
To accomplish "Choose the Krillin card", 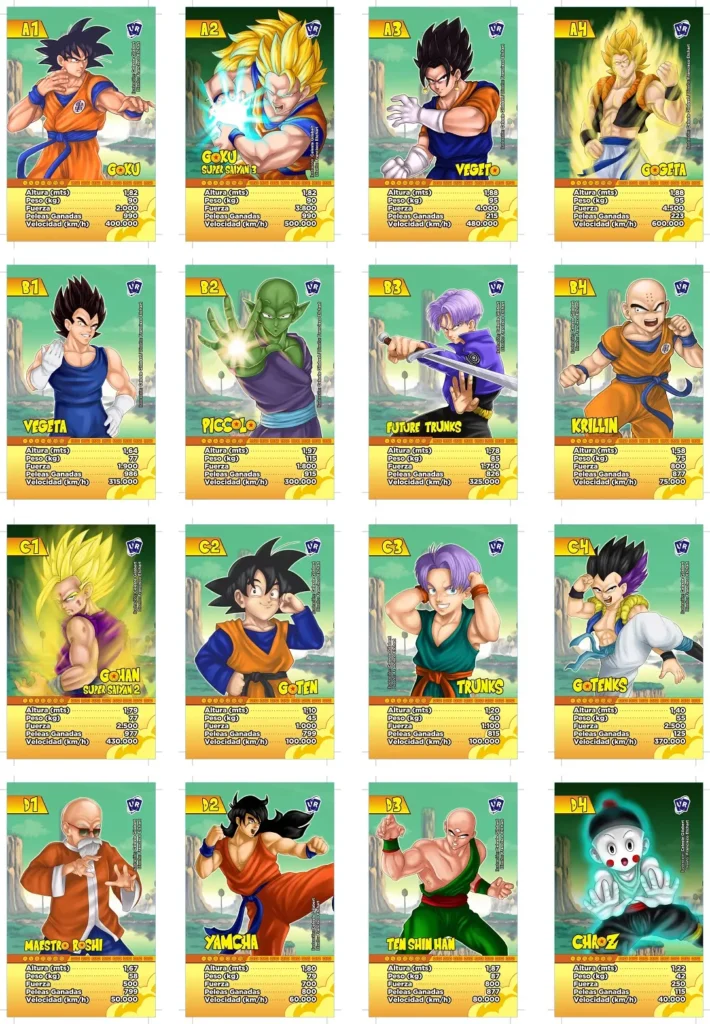I will pos(629,381).
